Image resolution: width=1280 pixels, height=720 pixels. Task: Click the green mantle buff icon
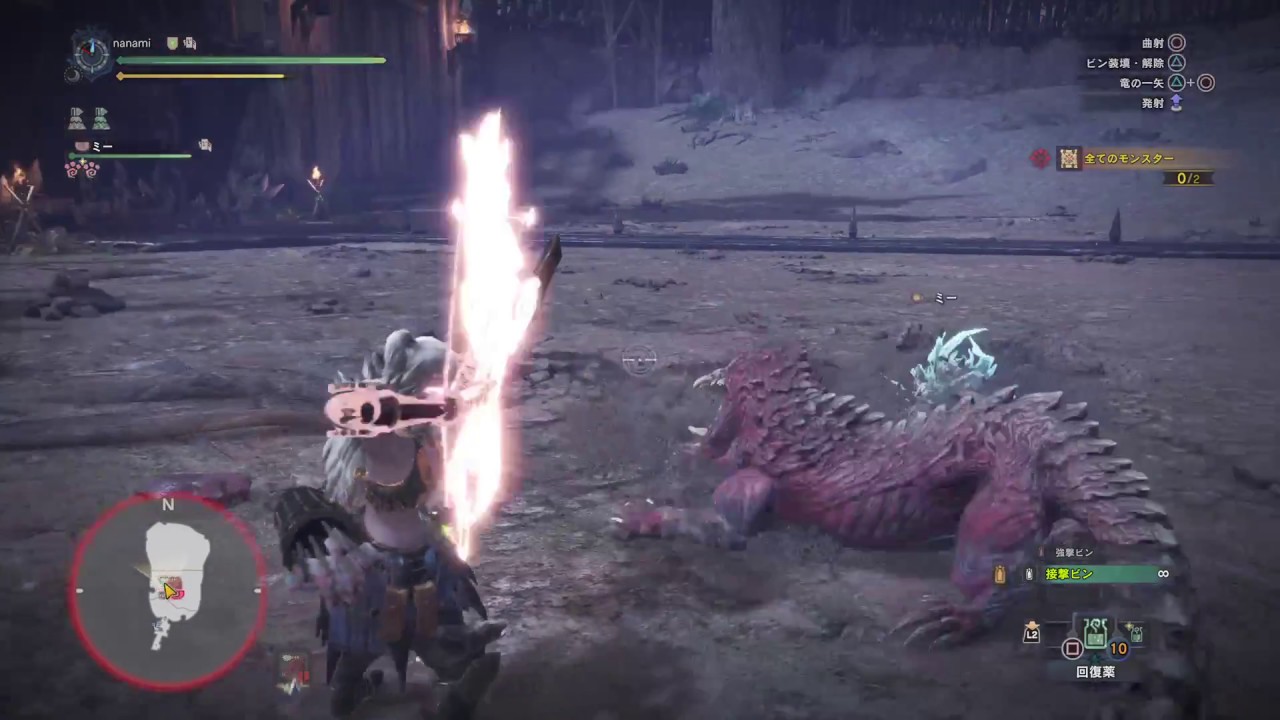click(x=101, y=119)
